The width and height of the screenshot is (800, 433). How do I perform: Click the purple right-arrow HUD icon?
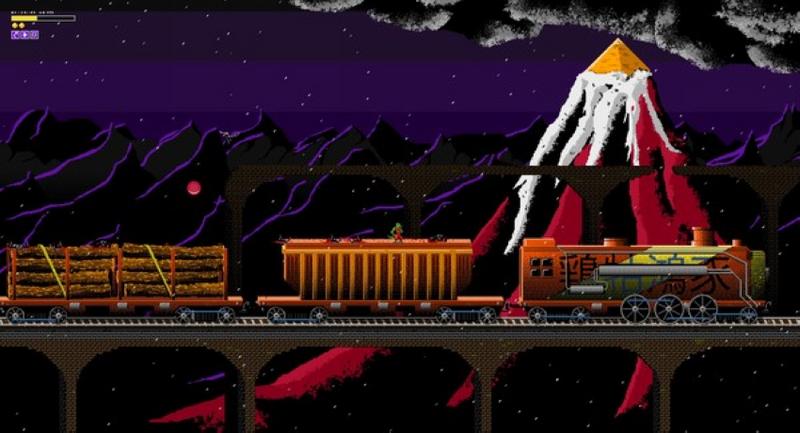[x=25, y=35]
